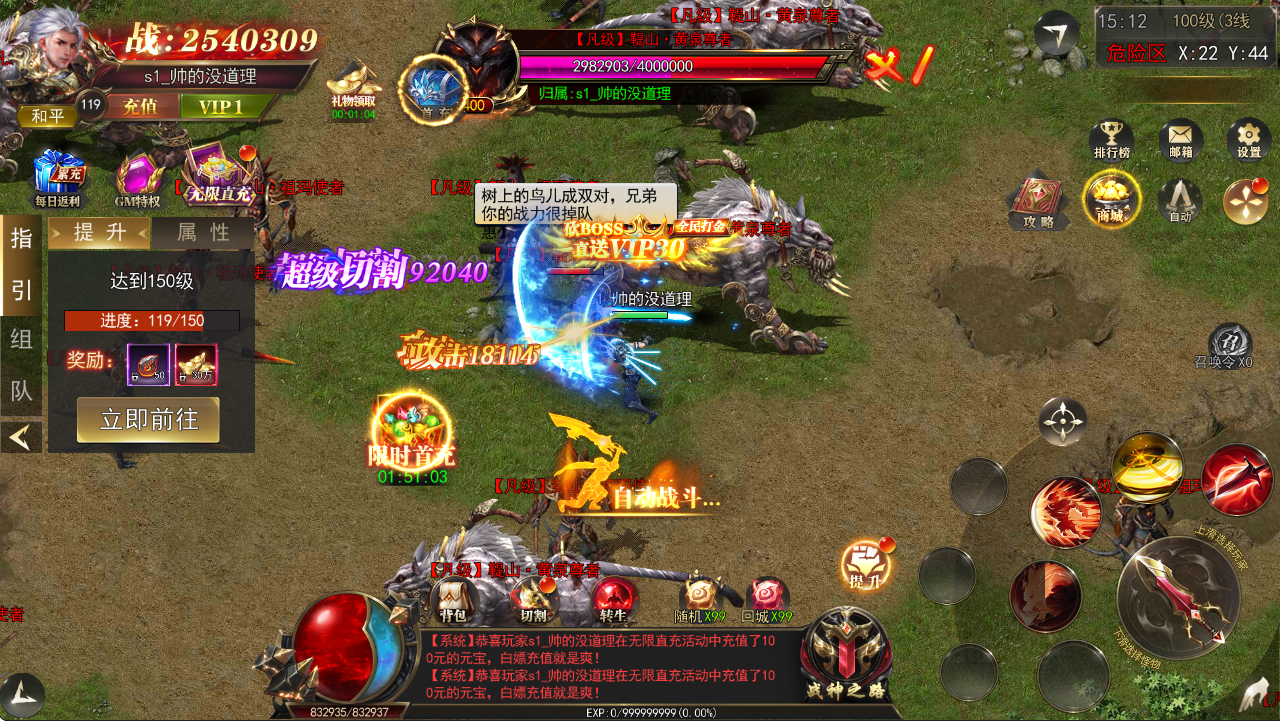
Task: Open the GM特权 icon
Action: click(138, 178)
